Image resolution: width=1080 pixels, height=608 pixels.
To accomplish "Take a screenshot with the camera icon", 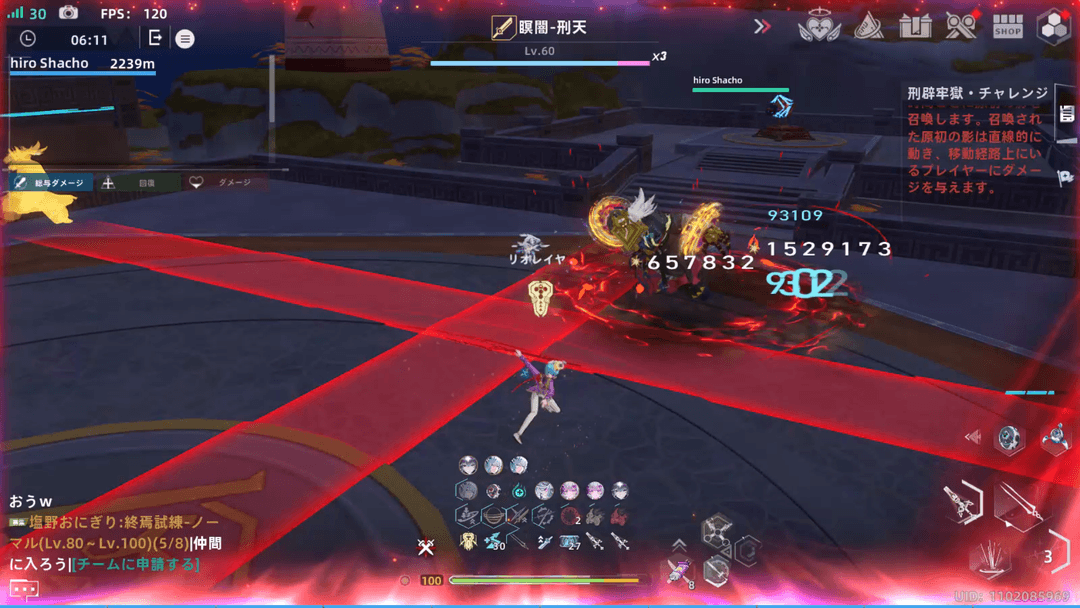I will [x=68, y=13].
